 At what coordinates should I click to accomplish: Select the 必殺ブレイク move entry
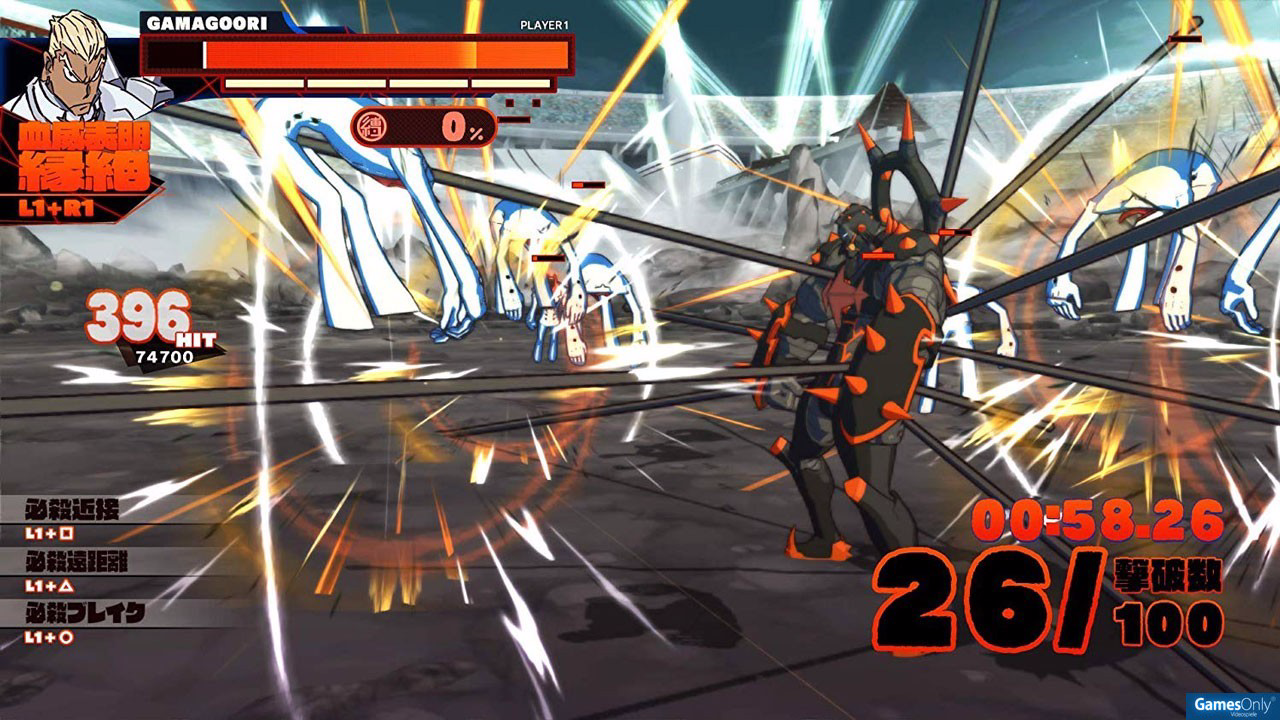click(x=86, y=622)
